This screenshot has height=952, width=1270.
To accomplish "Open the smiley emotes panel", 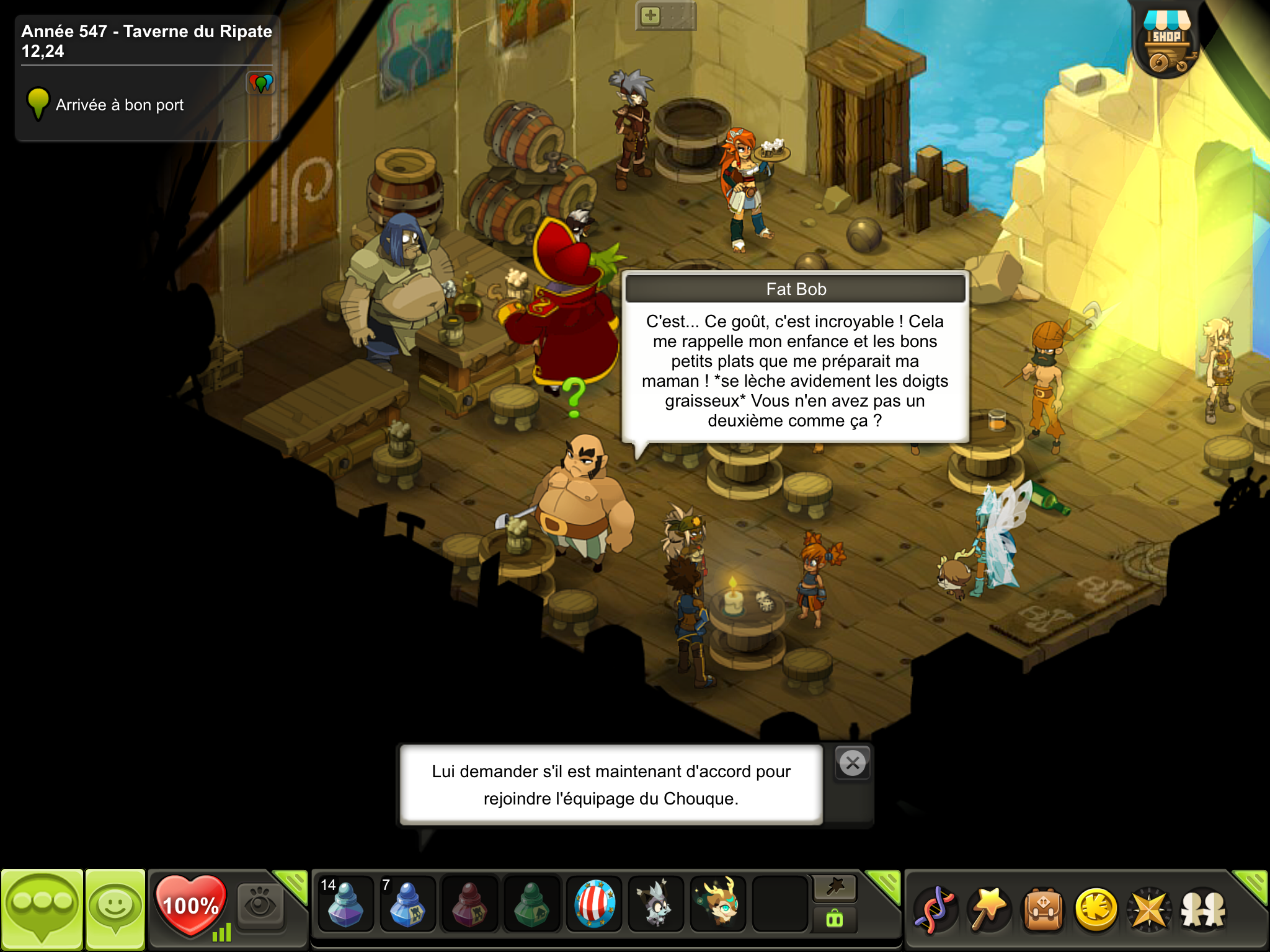I will point(115,909).
